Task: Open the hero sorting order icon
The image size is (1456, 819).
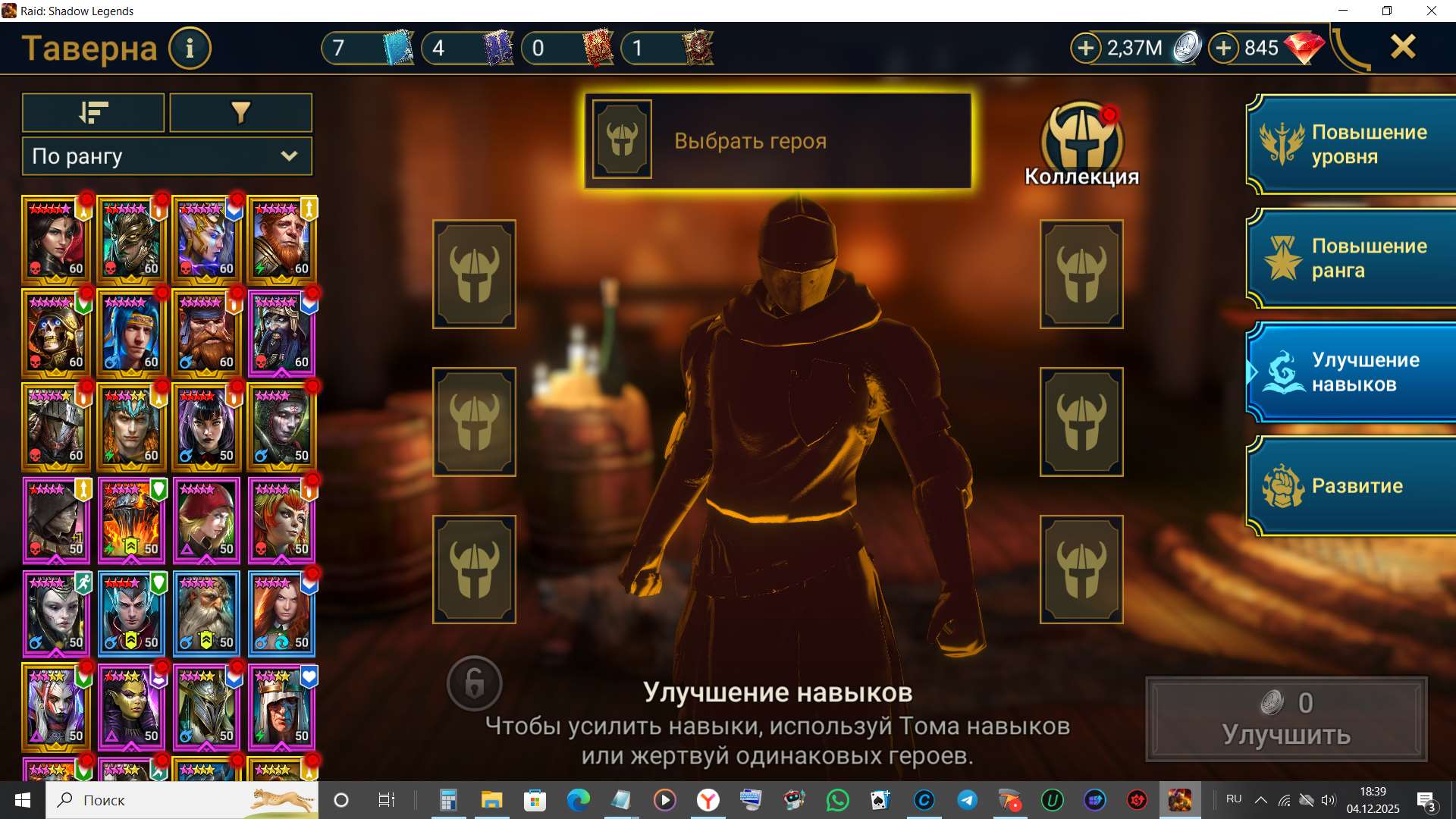Action: click(93, 111)
